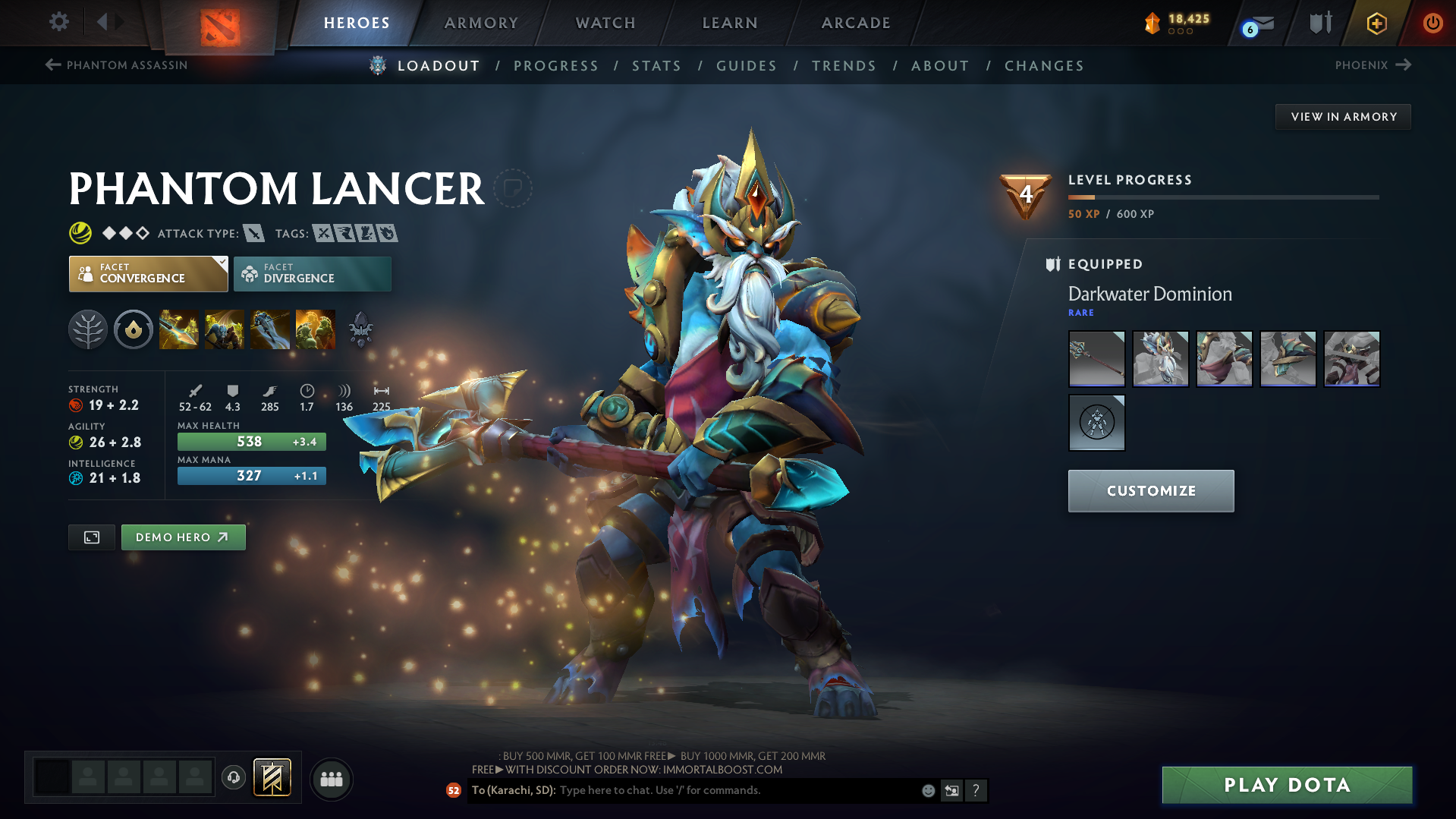
Task: Click the level 4 XP progress bar
Action: pyautogui.click(x=1222, y=197)
